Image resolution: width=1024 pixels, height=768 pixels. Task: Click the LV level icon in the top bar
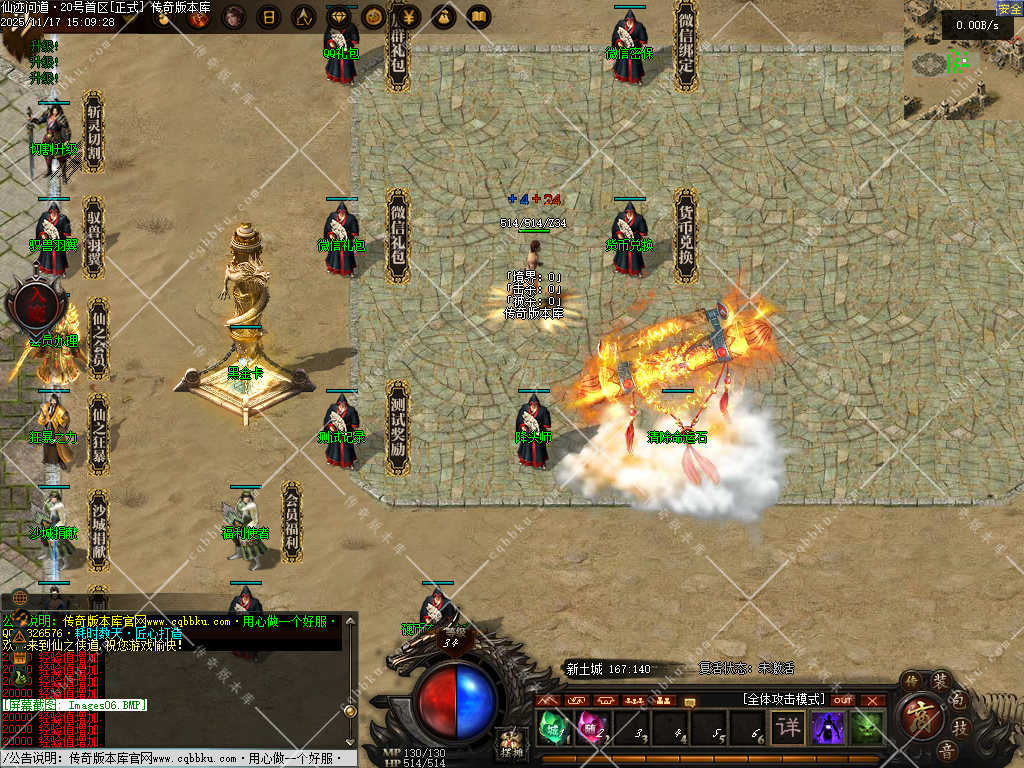point(304,17)
